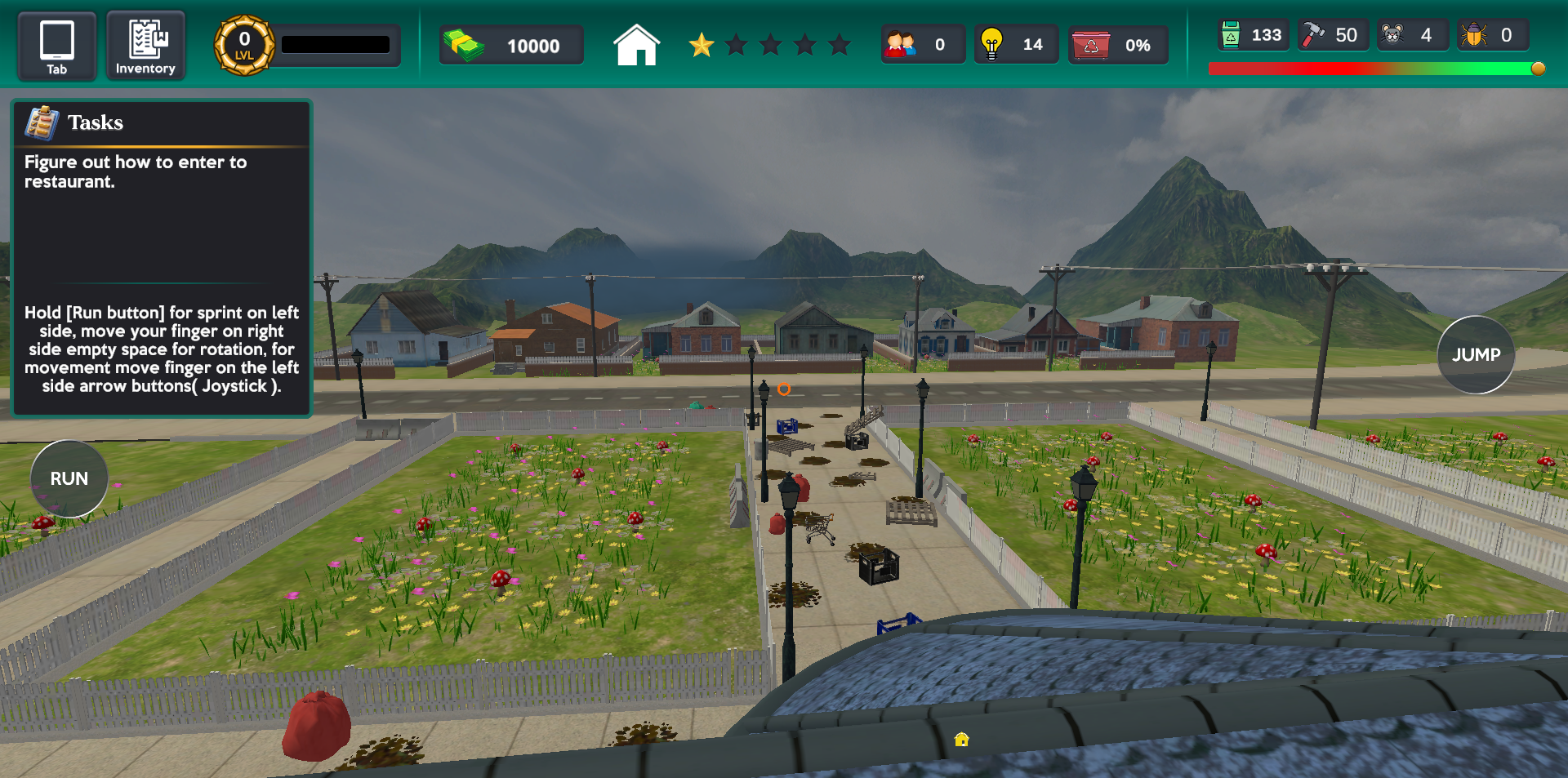Click the rightmost empty rating star
Image resolution: width=1568 pixels, height=778 pixels.
pyautogui.click(x=837, y=46)
